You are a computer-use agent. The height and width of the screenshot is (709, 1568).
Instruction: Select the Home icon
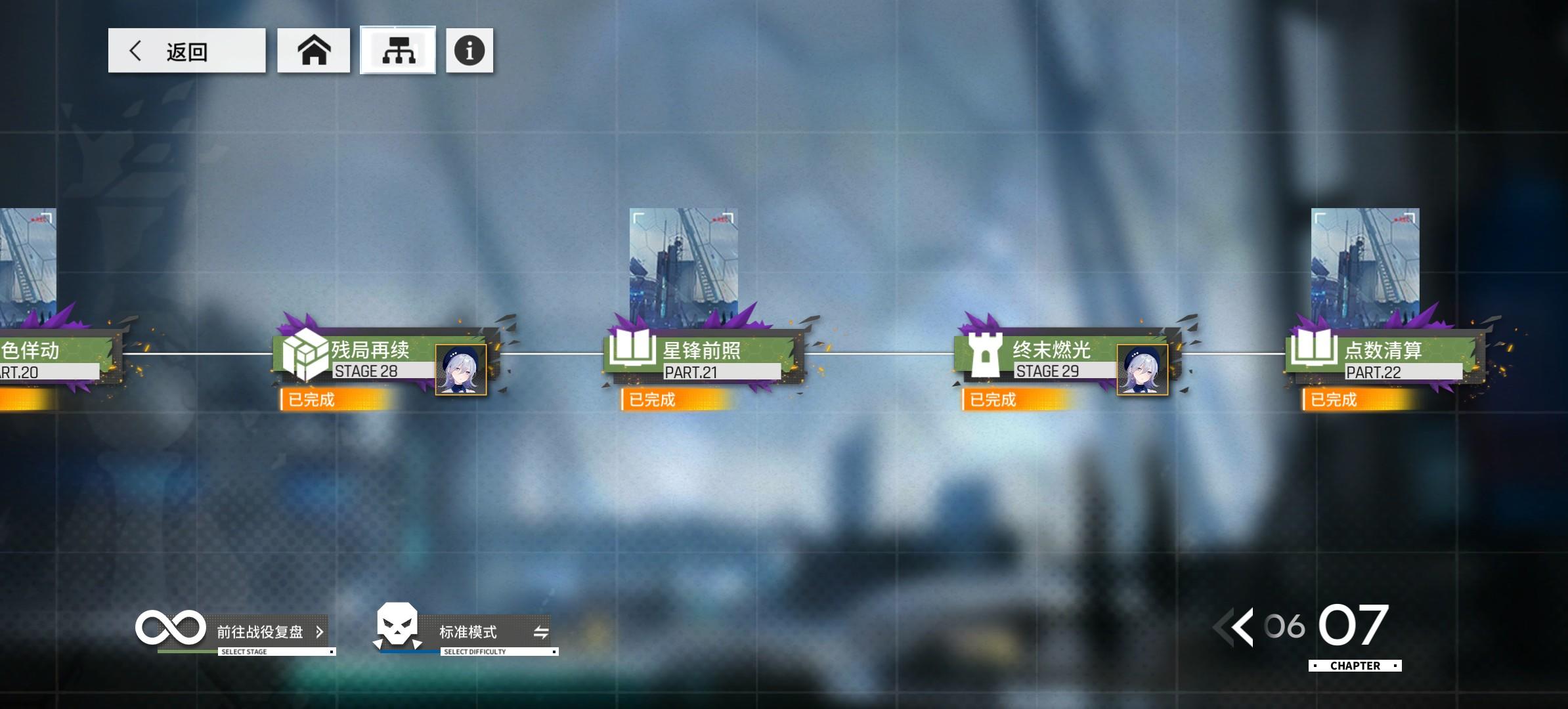tap(314, 51)
